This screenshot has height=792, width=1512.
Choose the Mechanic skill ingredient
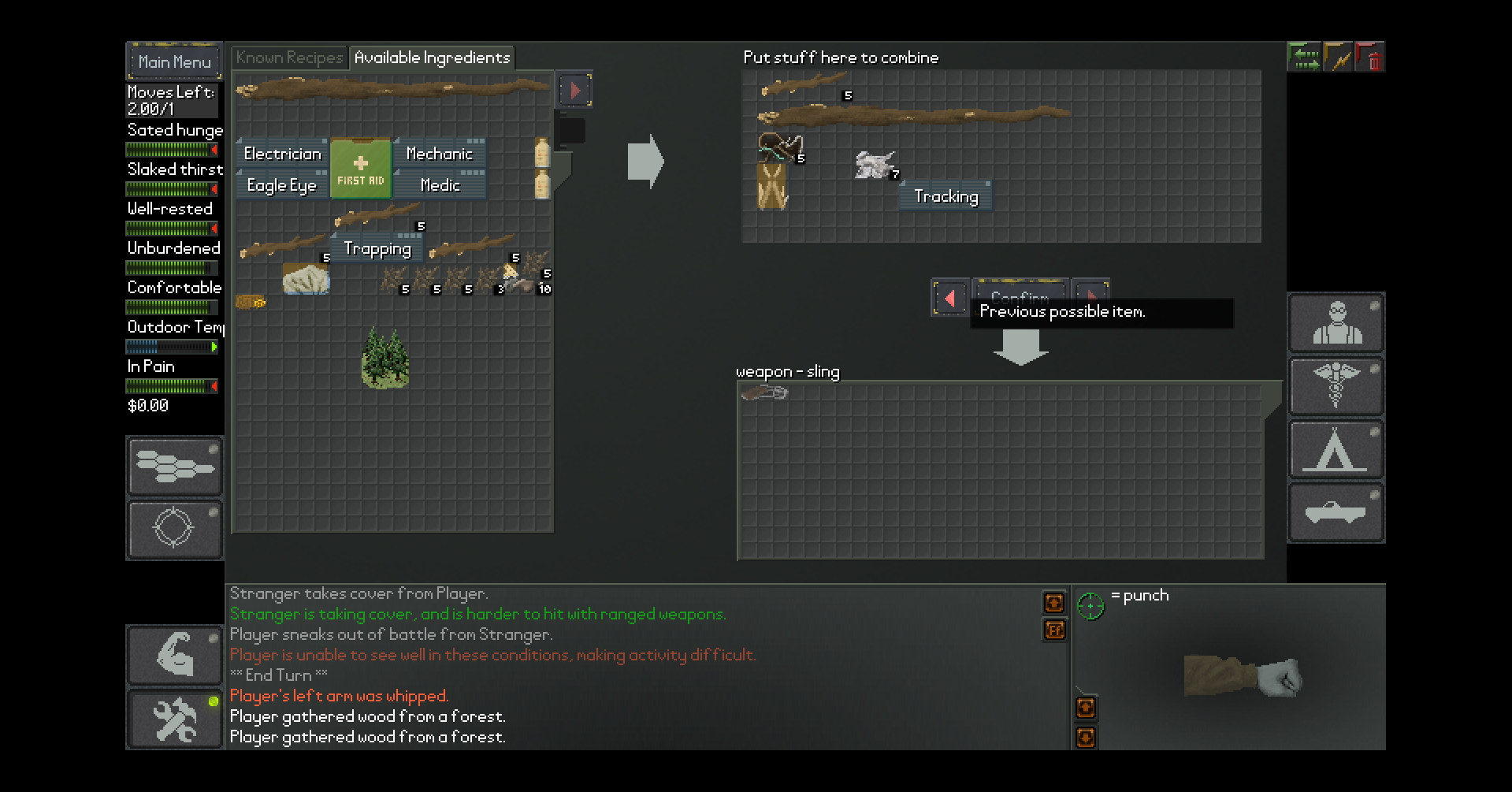(x=439, y=154)
